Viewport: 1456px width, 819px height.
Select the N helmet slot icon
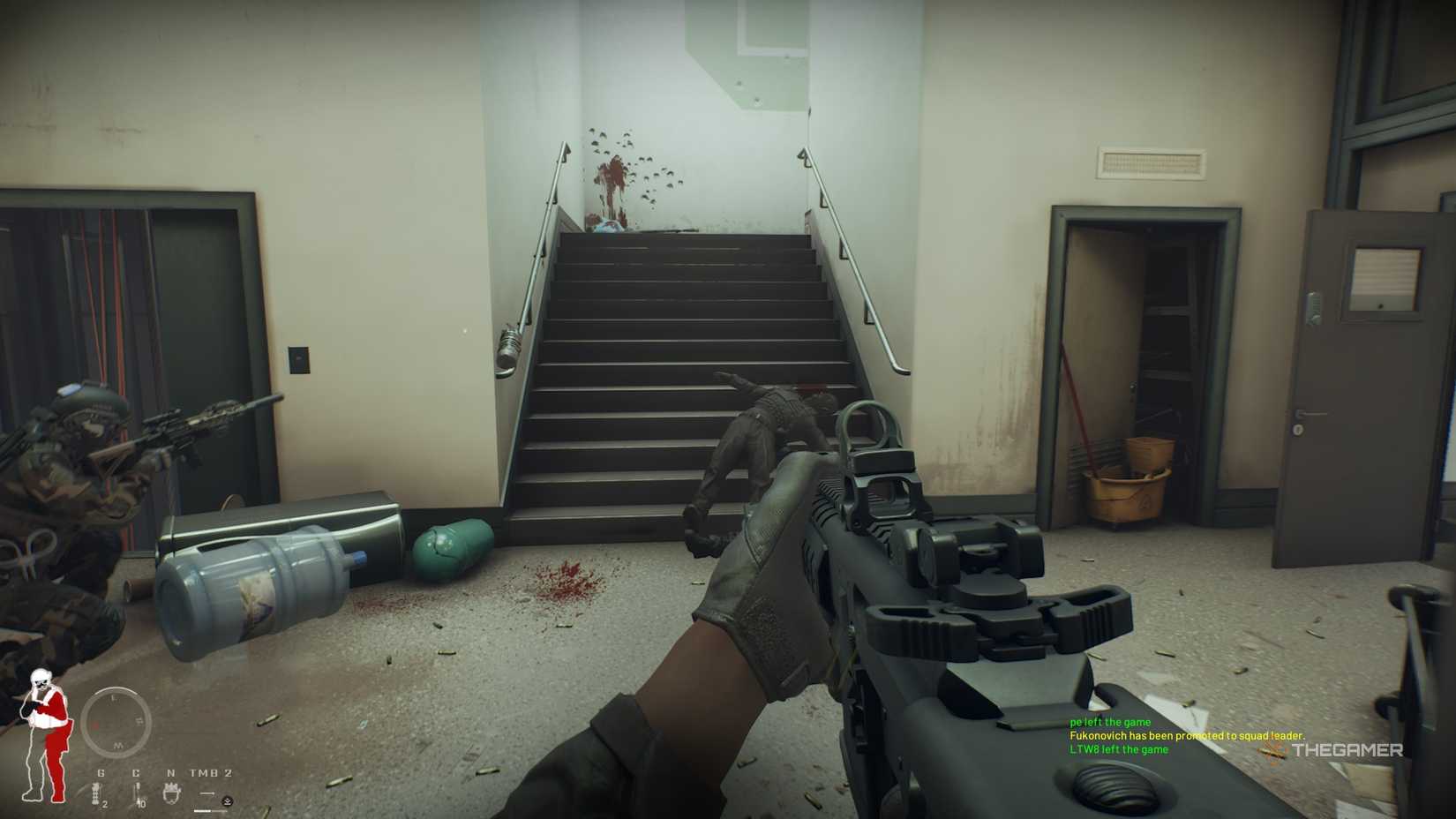coord(172,794)
